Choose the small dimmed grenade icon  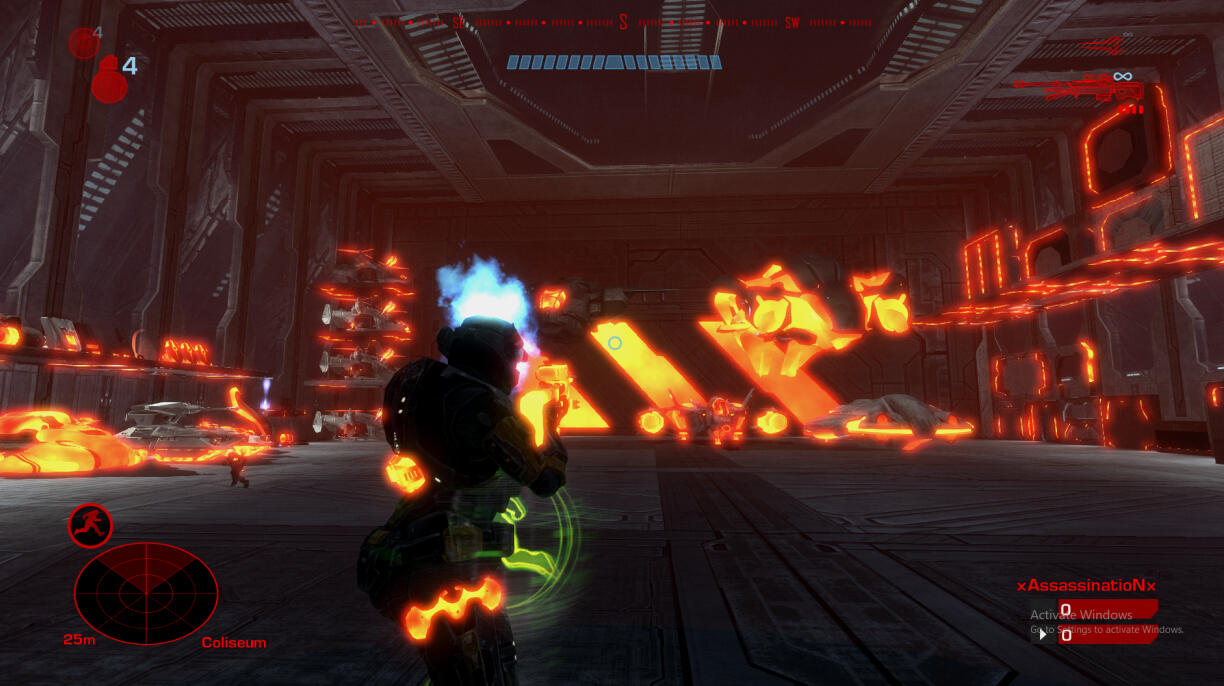(x=82, y=42)
